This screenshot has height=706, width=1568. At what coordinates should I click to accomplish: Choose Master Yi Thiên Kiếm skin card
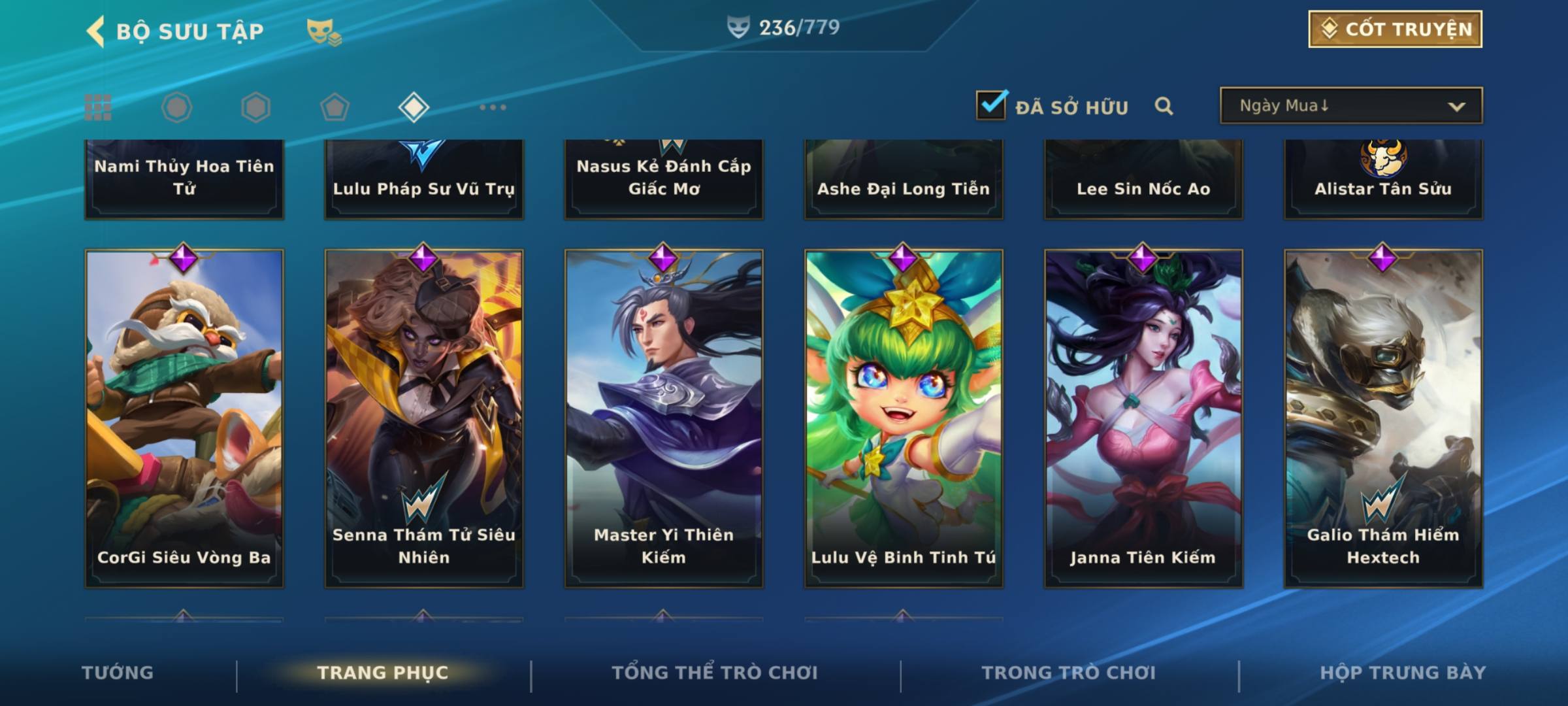point(664,418)
